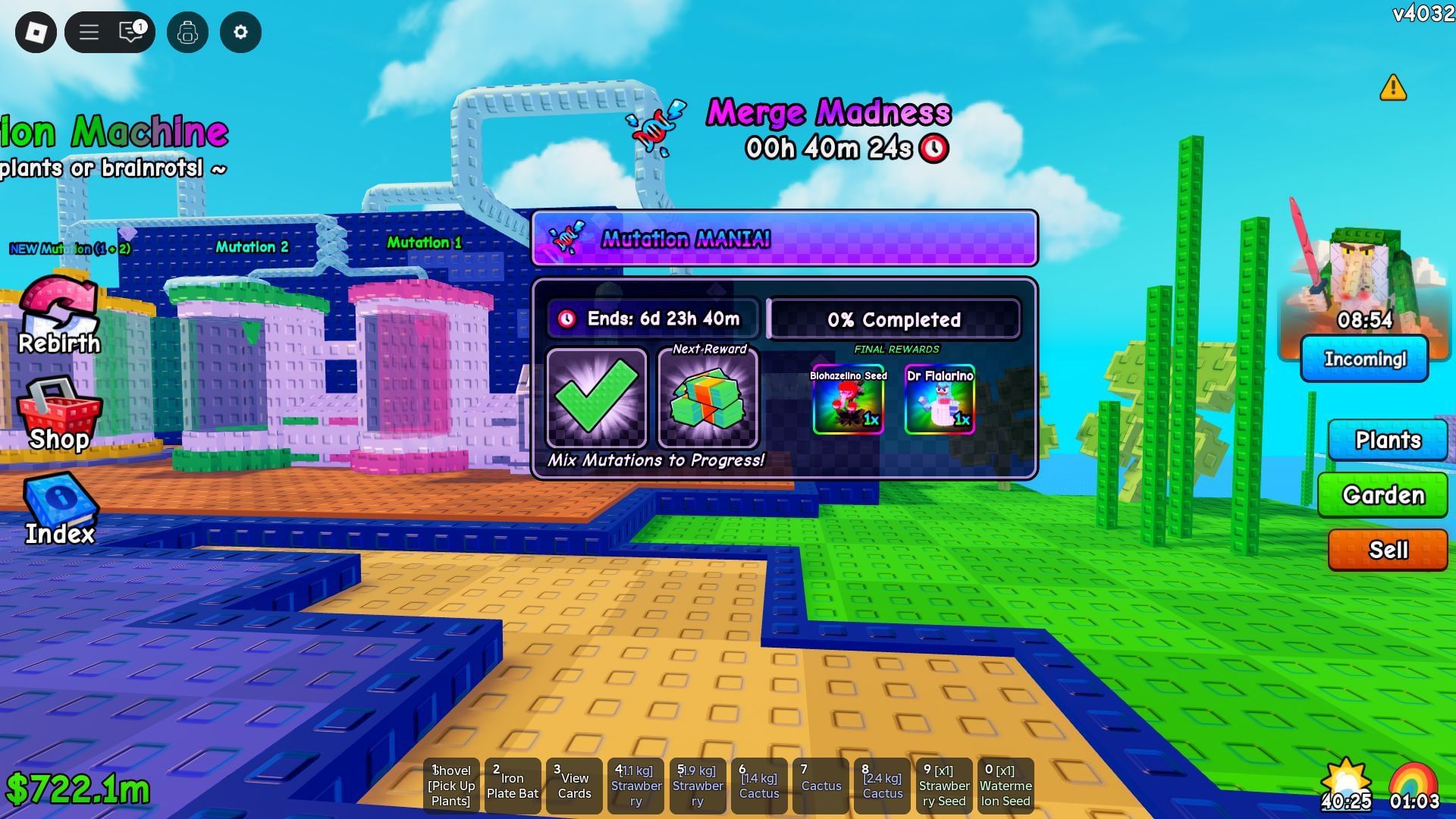
Task: Open the settings gear icon
Action: coord(240,33)
